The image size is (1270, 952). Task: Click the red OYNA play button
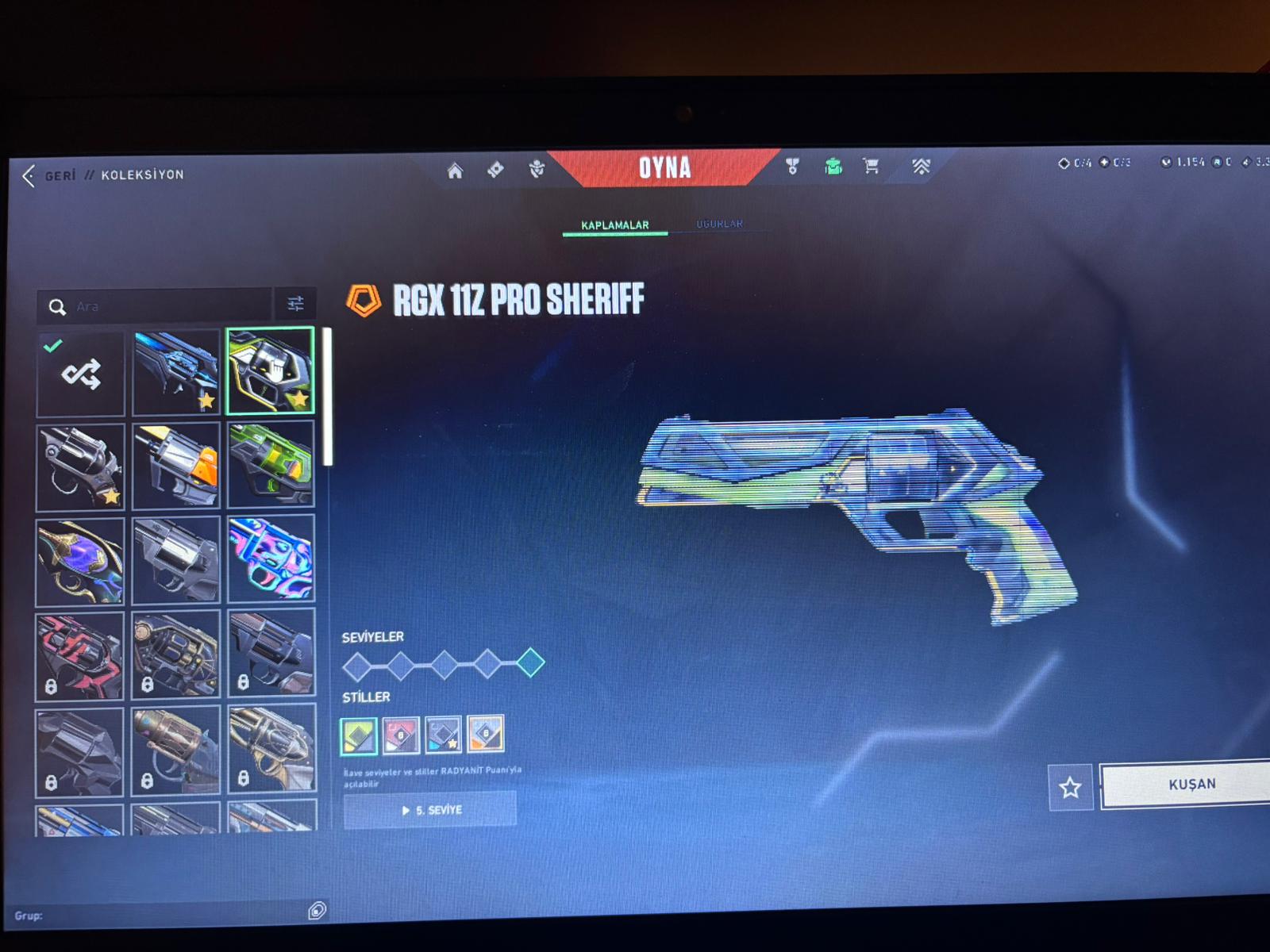tap(664, 168)
